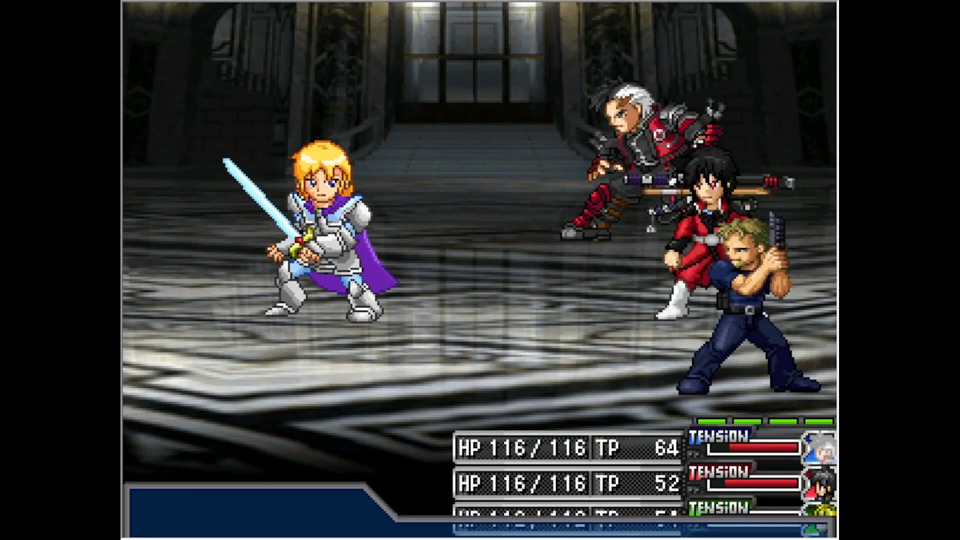Select the black-haired party member portrait
Image resolution: width=960 pixels, height=540 pixels.
(820, 483)
